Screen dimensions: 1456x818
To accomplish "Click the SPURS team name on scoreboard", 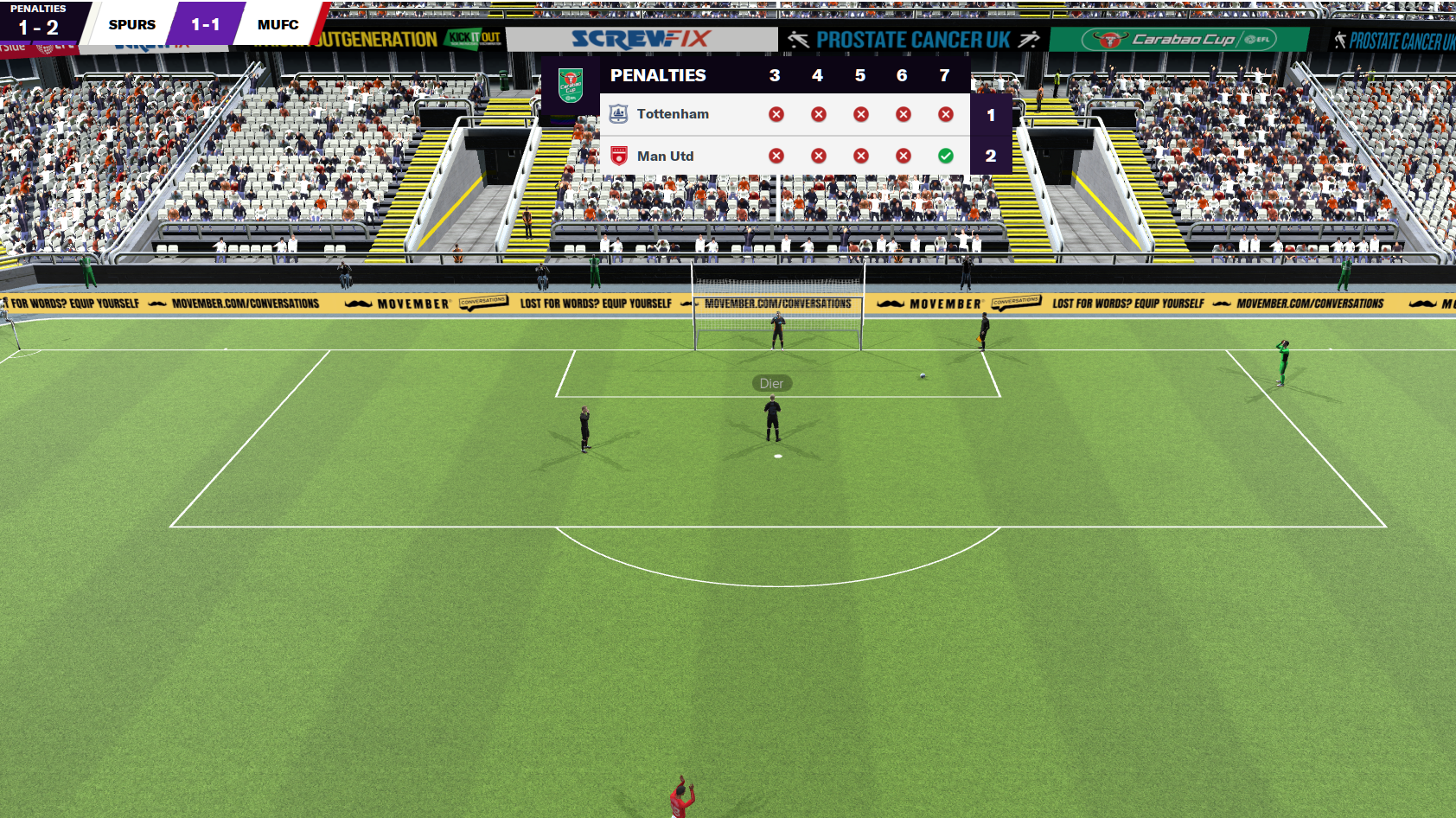I will point(132,25).
